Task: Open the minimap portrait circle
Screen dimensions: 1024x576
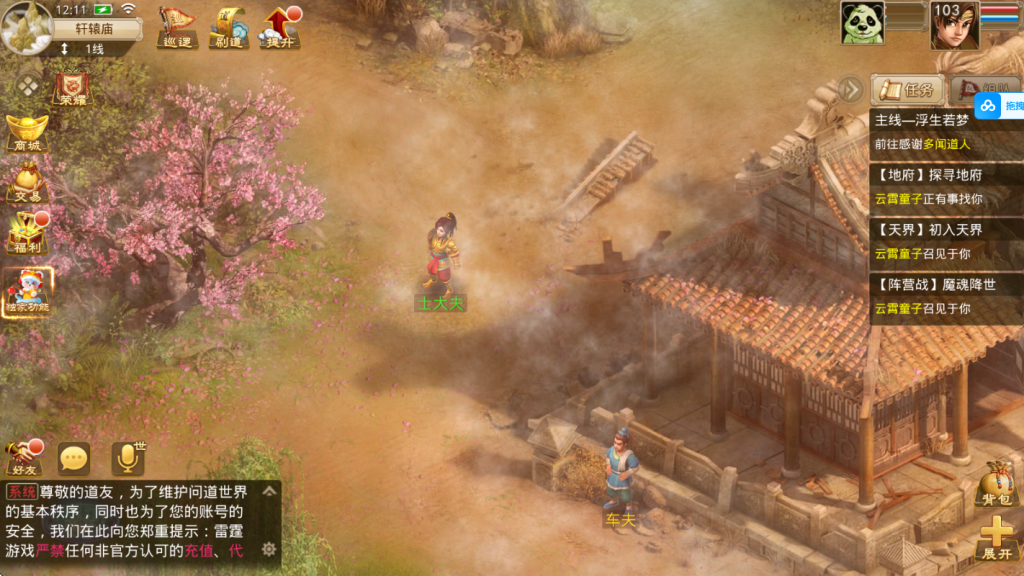Action: click(x=26, y=27)
